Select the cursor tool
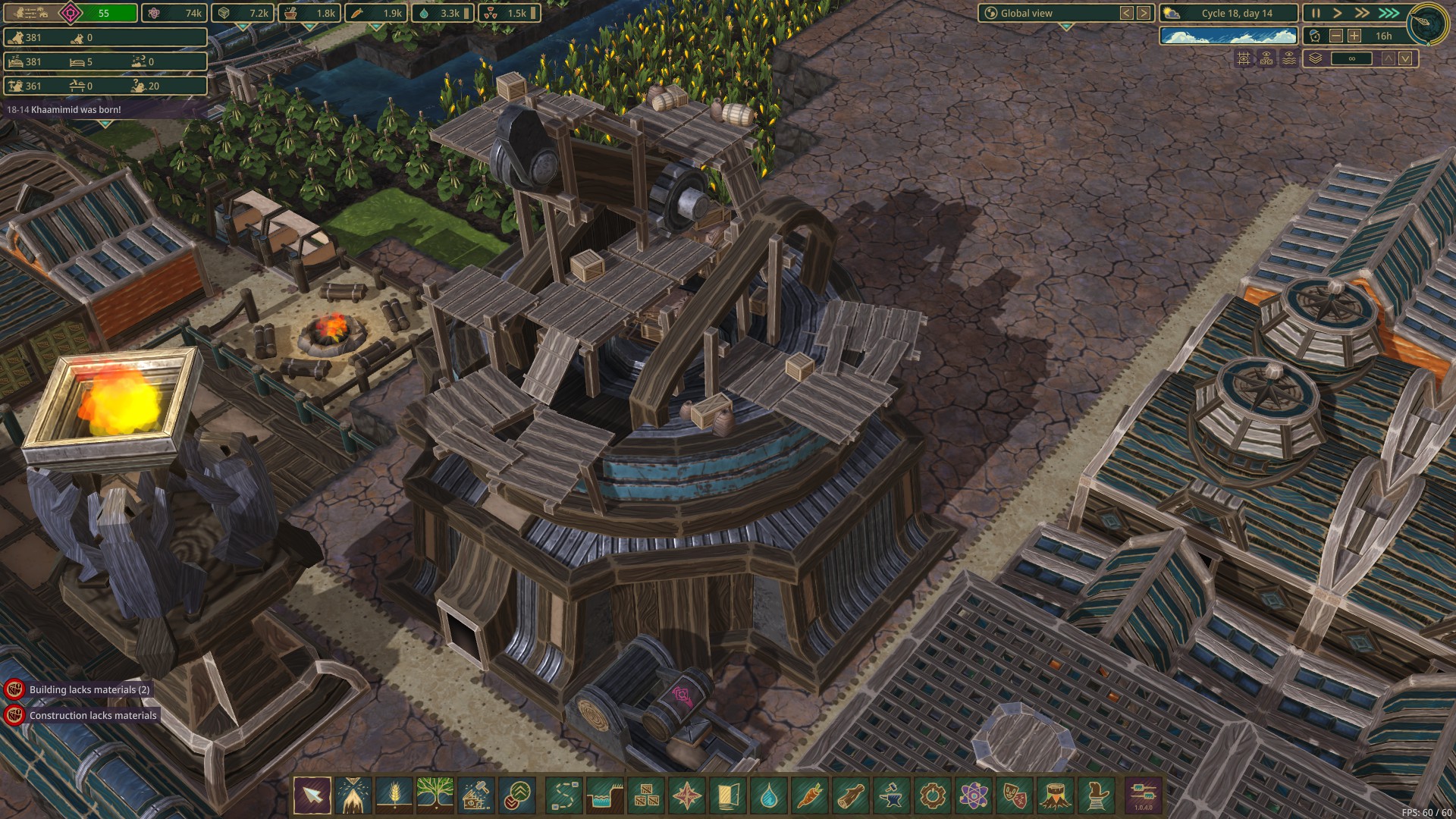The image size is (1456, 819). [312, 795]
